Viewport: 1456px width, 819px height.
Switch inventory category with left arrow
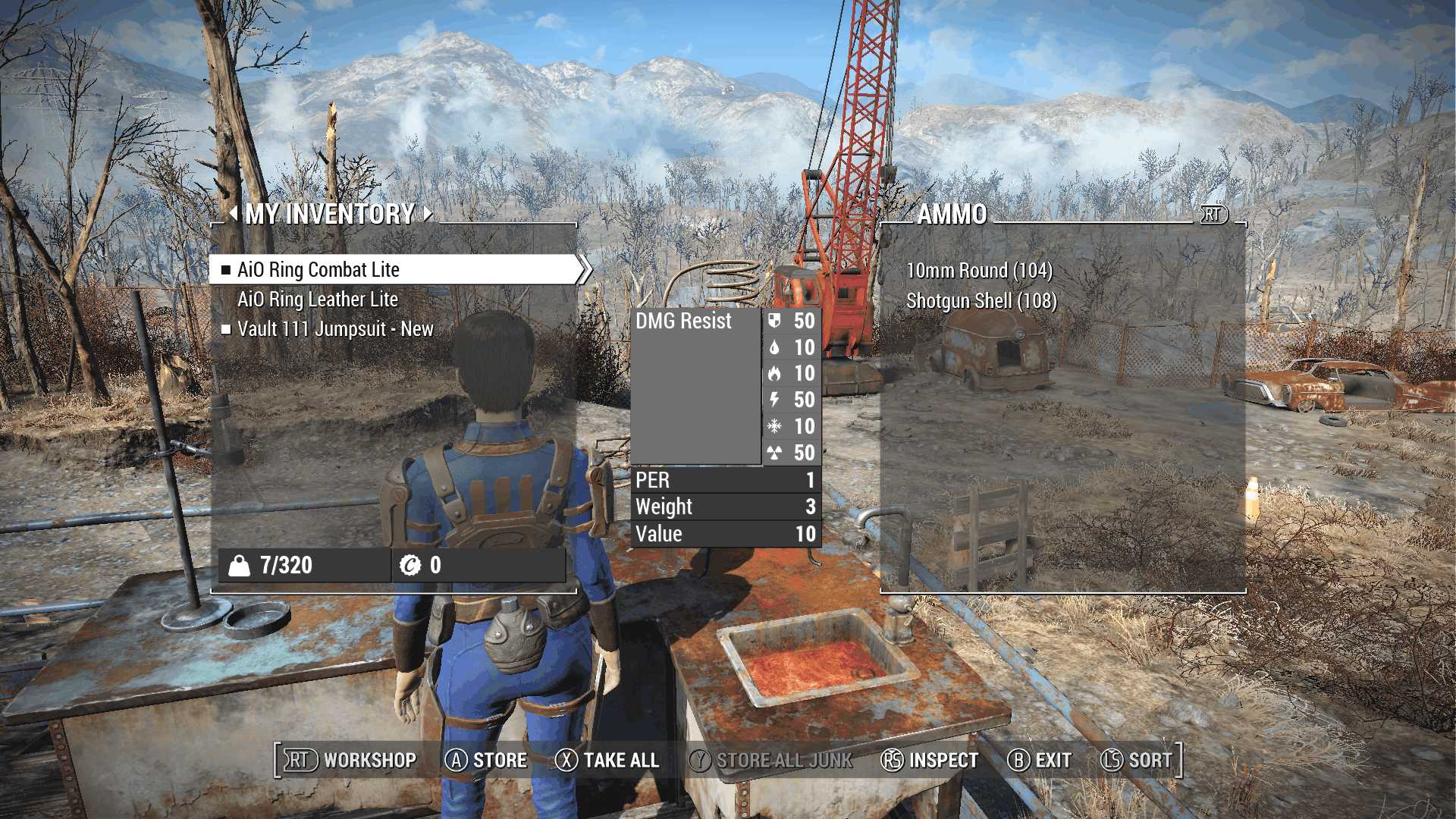pos(233,214)
